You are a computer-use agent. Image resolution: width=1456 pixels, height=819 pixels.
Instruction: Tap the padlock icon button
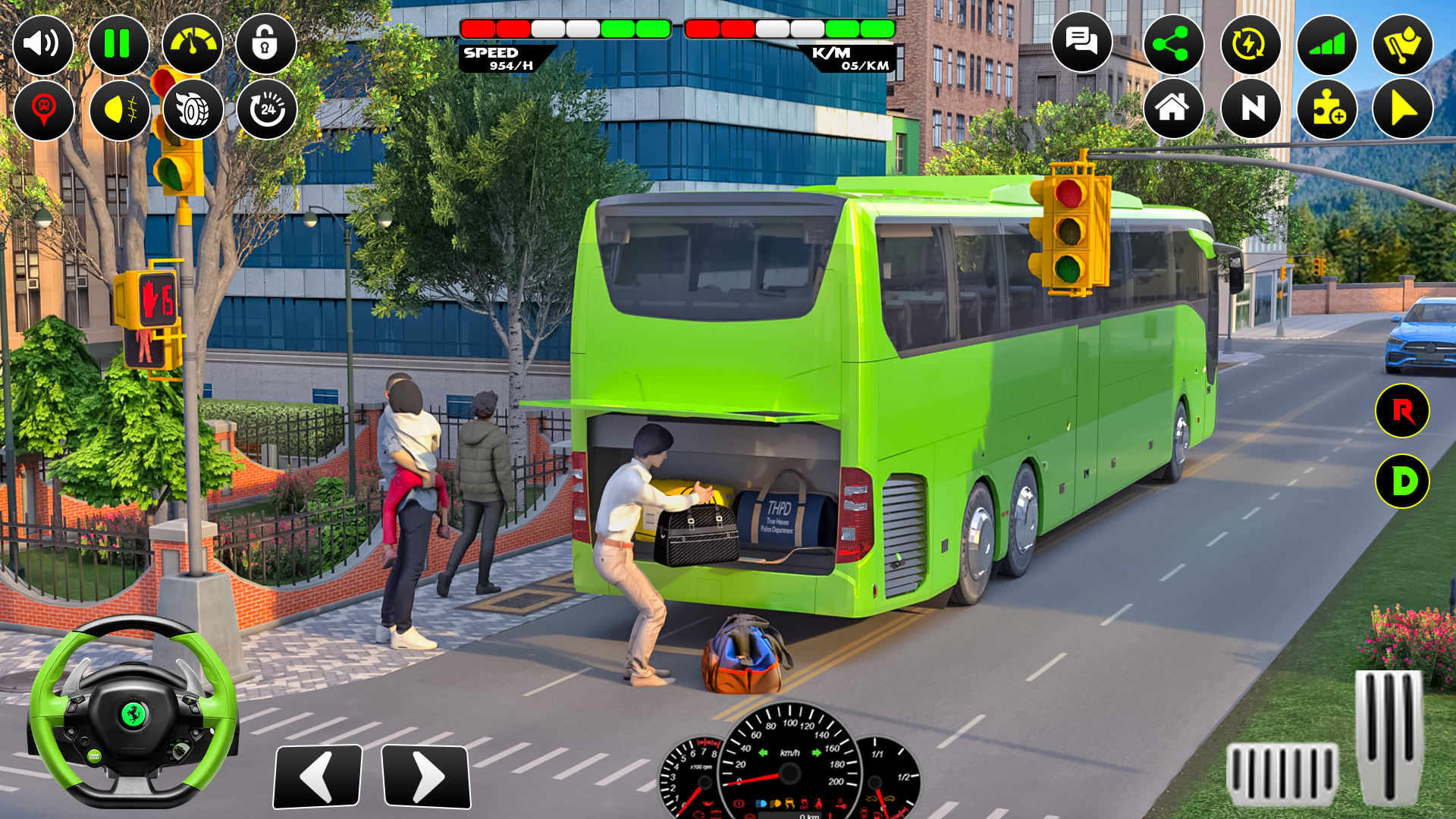point(265,44)
